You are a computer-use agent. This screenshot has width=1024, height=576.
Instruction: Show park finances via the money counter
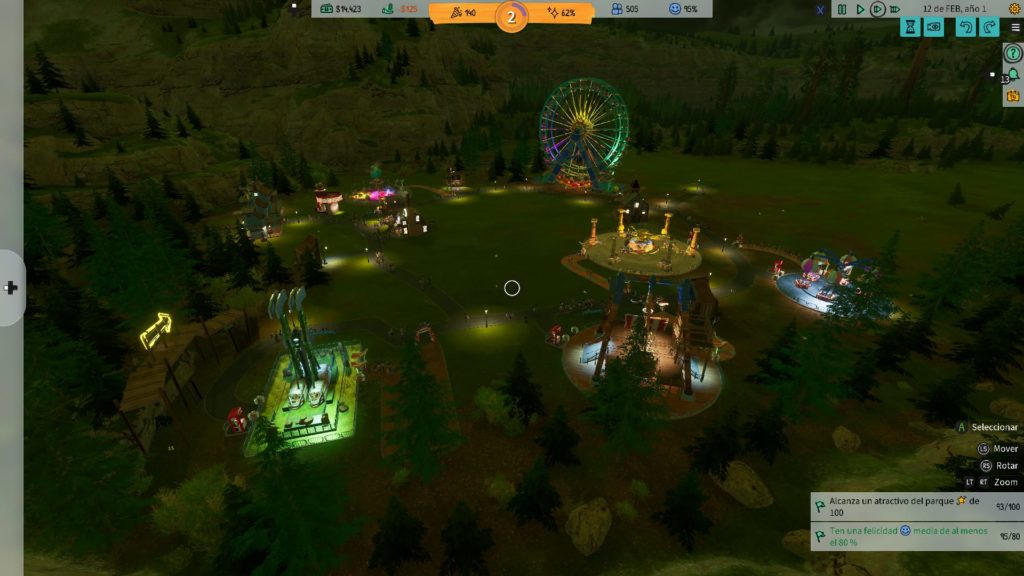coord(348,9)
